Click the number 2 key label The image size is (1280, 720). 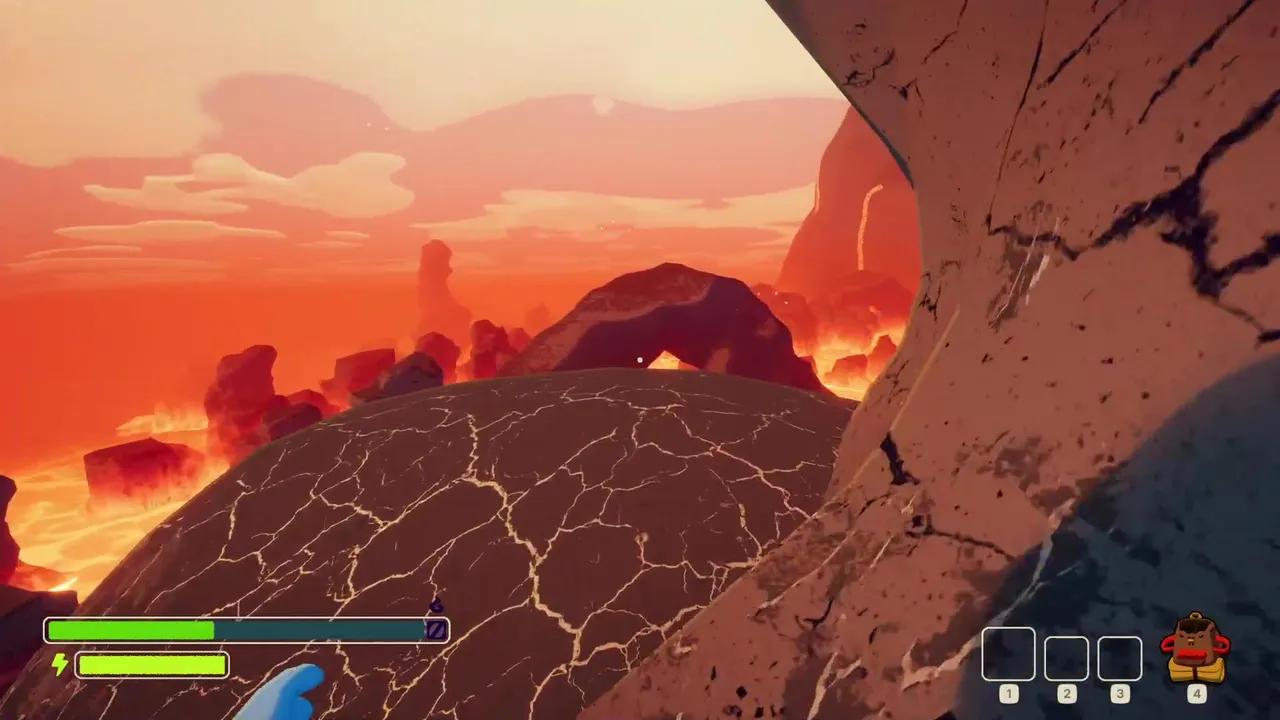click(x=1066, y=693)
